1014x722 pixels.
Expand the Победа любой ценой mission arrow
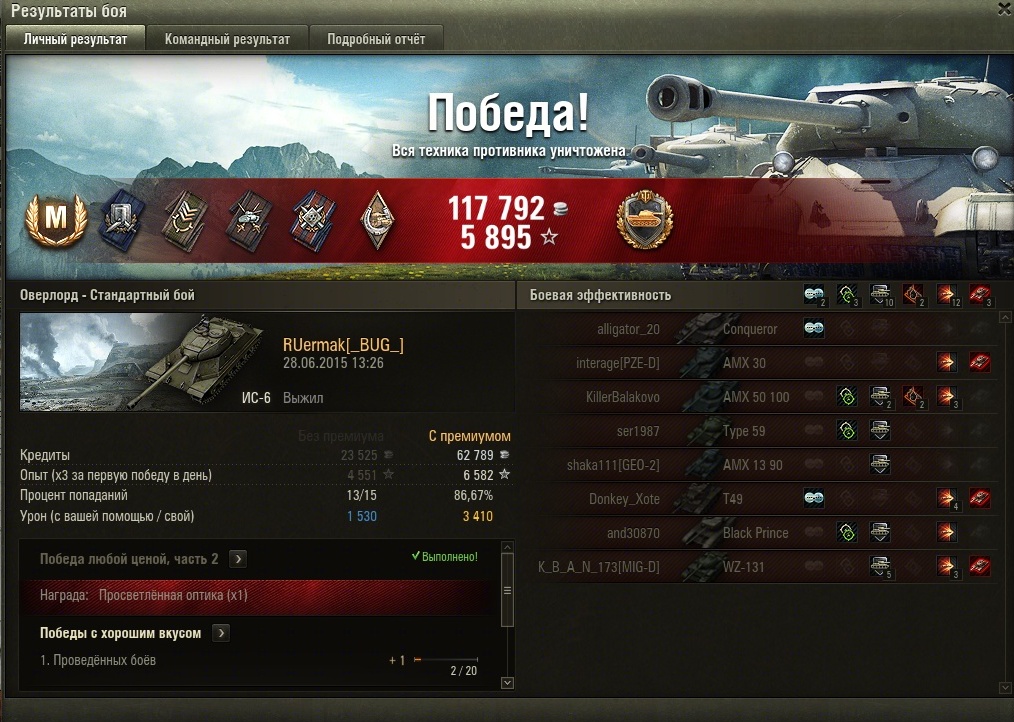pyautogui.click(x=240, y=559)
